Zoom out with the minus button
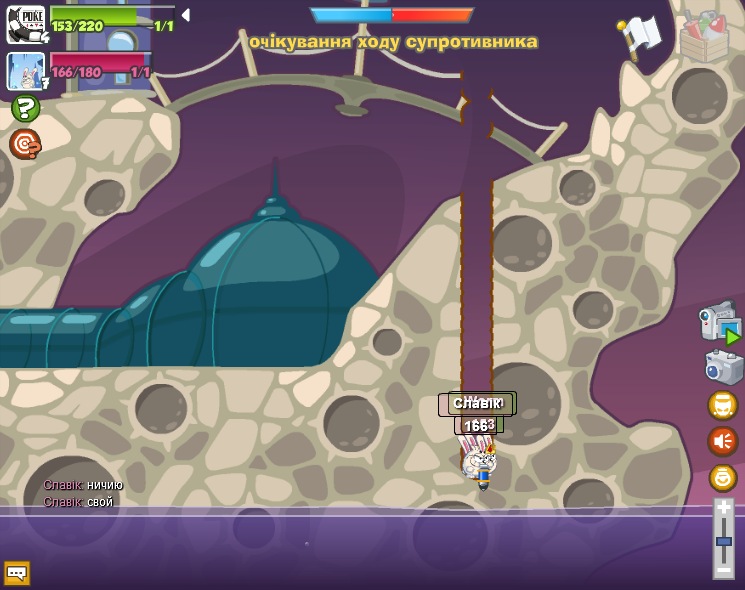This screenshot has width=745, height=590. click(723, 569)
